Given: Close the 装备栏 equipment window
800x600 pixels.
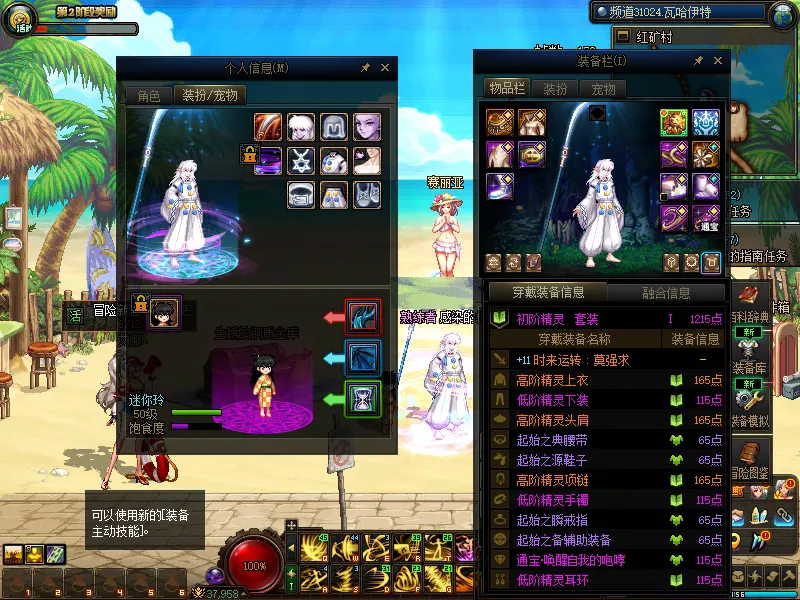Looking at the screenshot, I should (x=718, y=61).
